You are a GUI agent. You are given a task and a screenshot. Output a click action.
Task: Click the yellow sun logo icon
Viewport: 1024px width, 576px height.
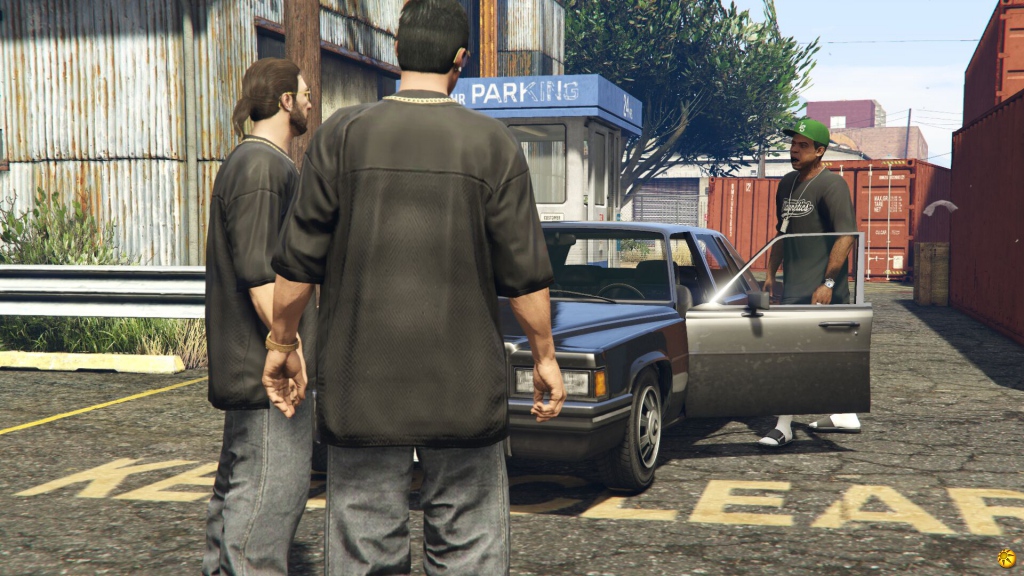(x=1006, y=558)
